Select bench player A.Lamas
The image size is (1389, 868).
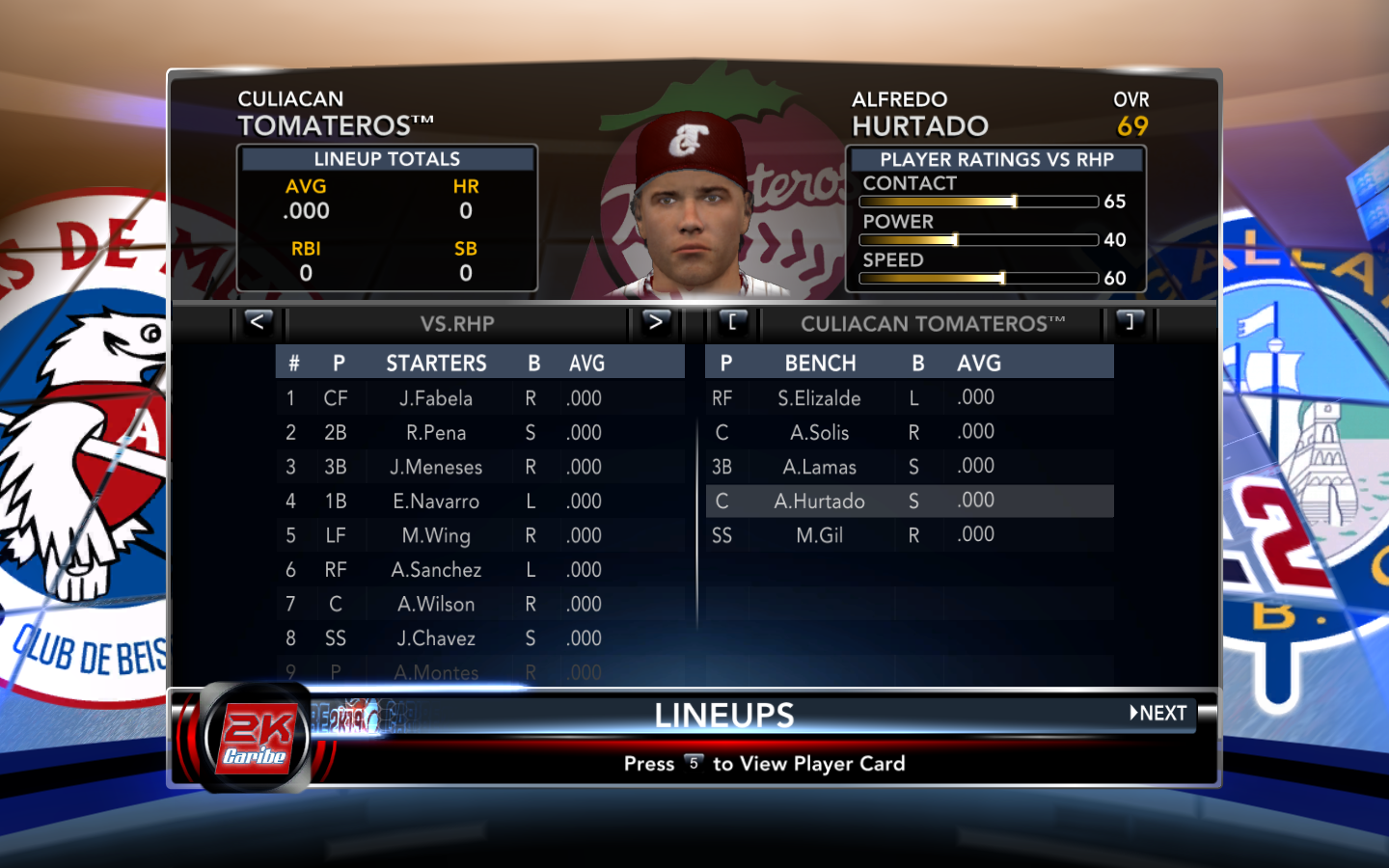tap(819, 468)
